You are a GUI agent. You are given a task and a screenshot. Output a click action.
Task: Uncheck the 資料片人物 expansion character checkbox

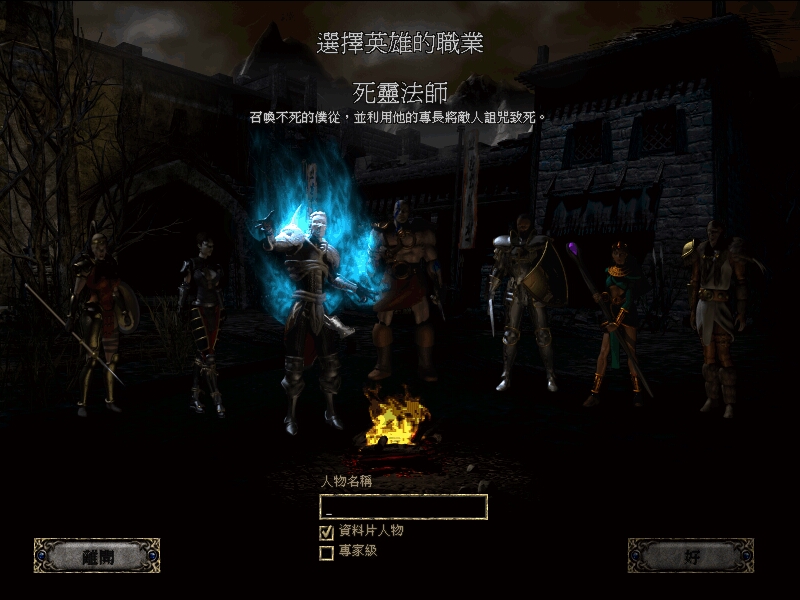(326, 532)
